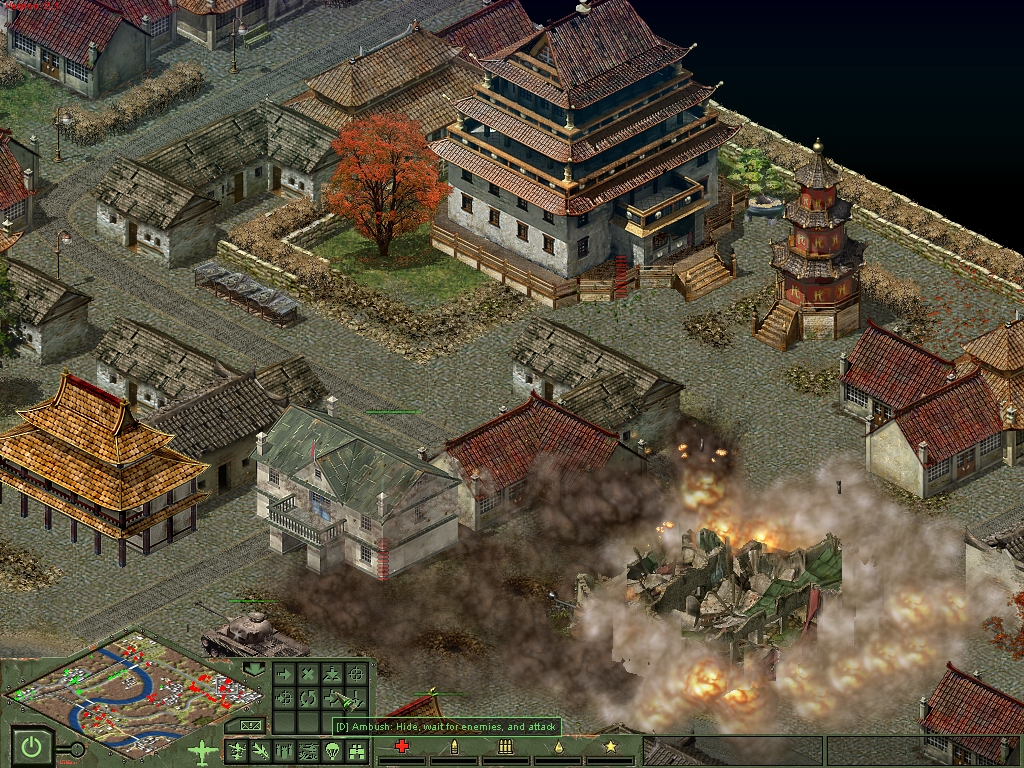Click the large green airplane aviation icon
Image resolution: width=1024 pixels, height=768 pixels.
(x=203, y=749)
